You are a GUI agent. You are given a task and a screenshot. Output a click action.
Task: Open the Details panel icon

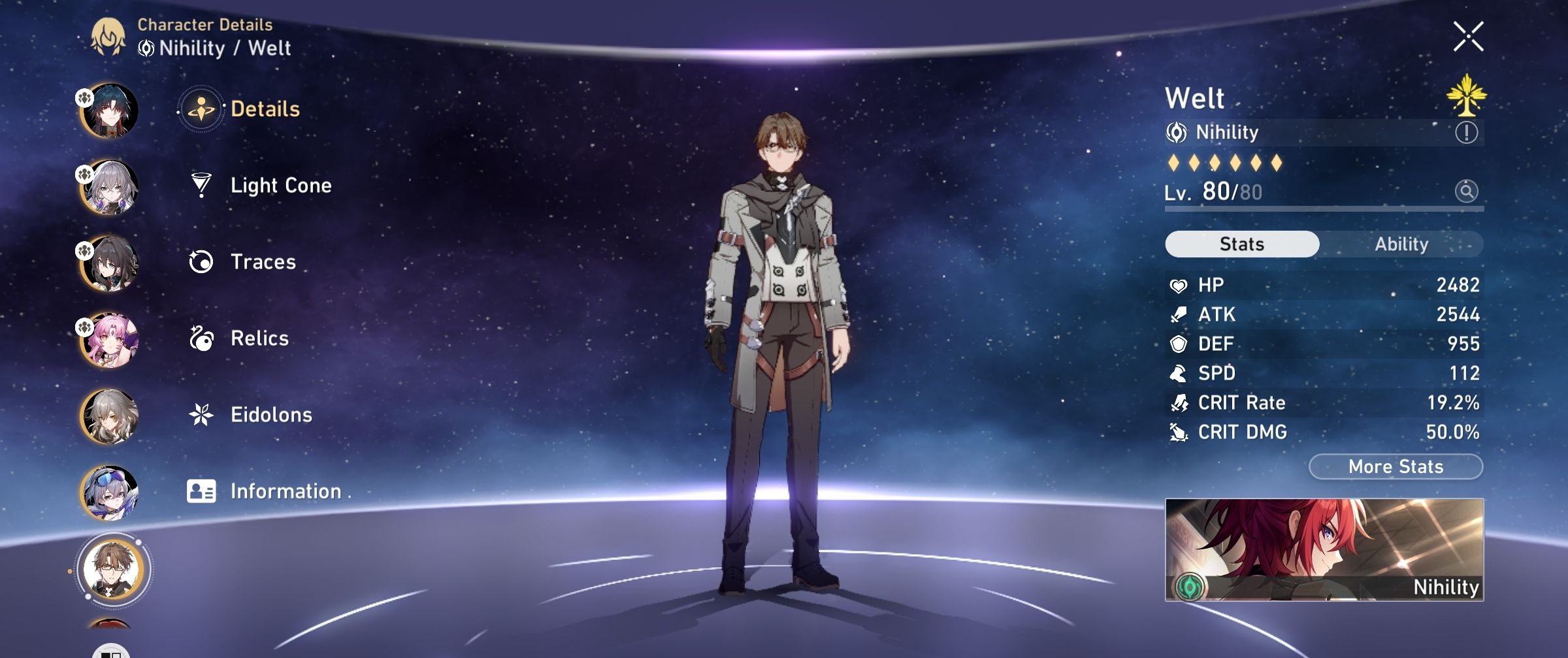click(x=201, y=110)
